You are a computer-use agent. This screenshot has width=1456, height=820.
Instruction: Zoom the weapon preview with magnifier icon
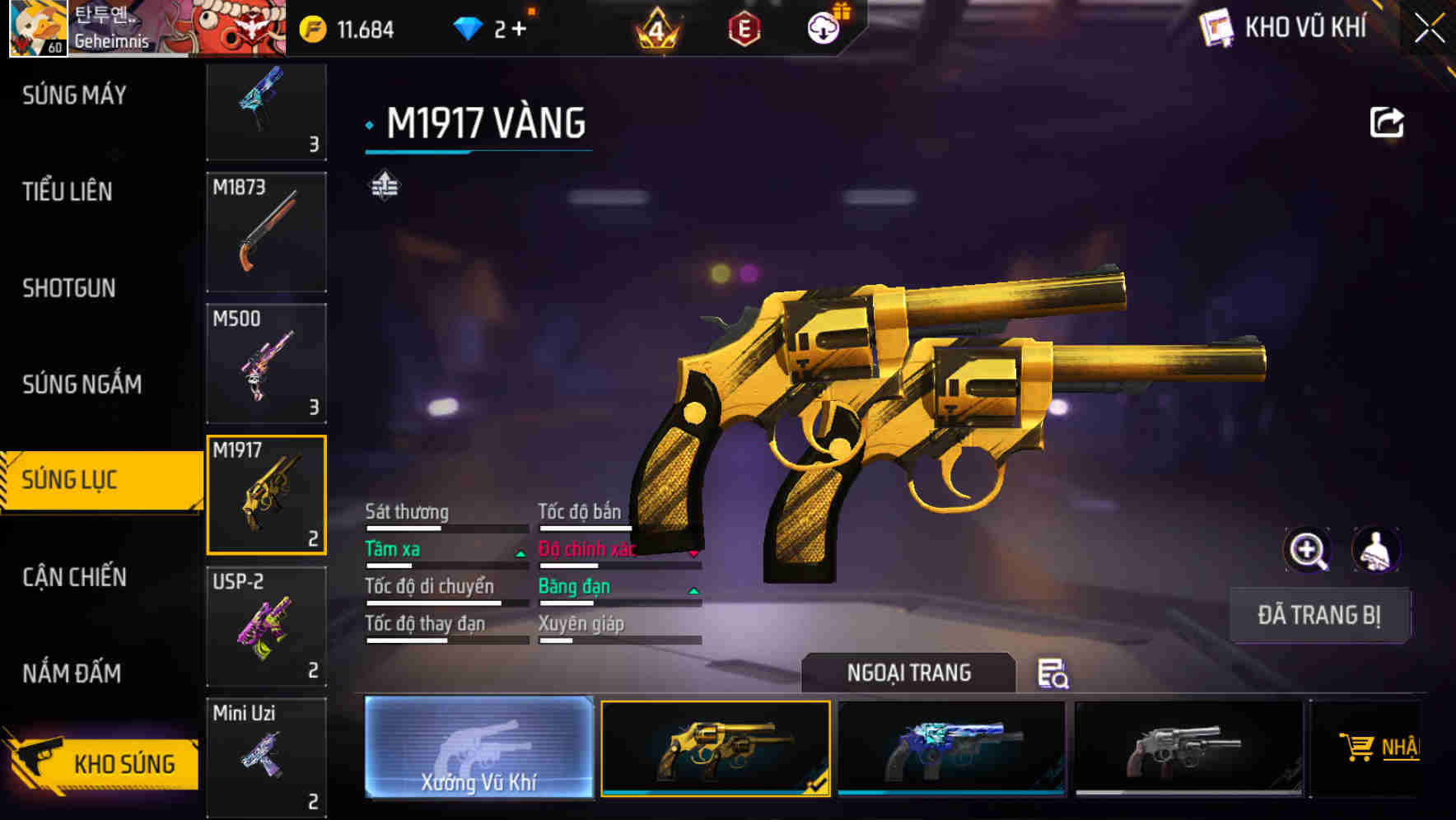(x=1308, y=550)
